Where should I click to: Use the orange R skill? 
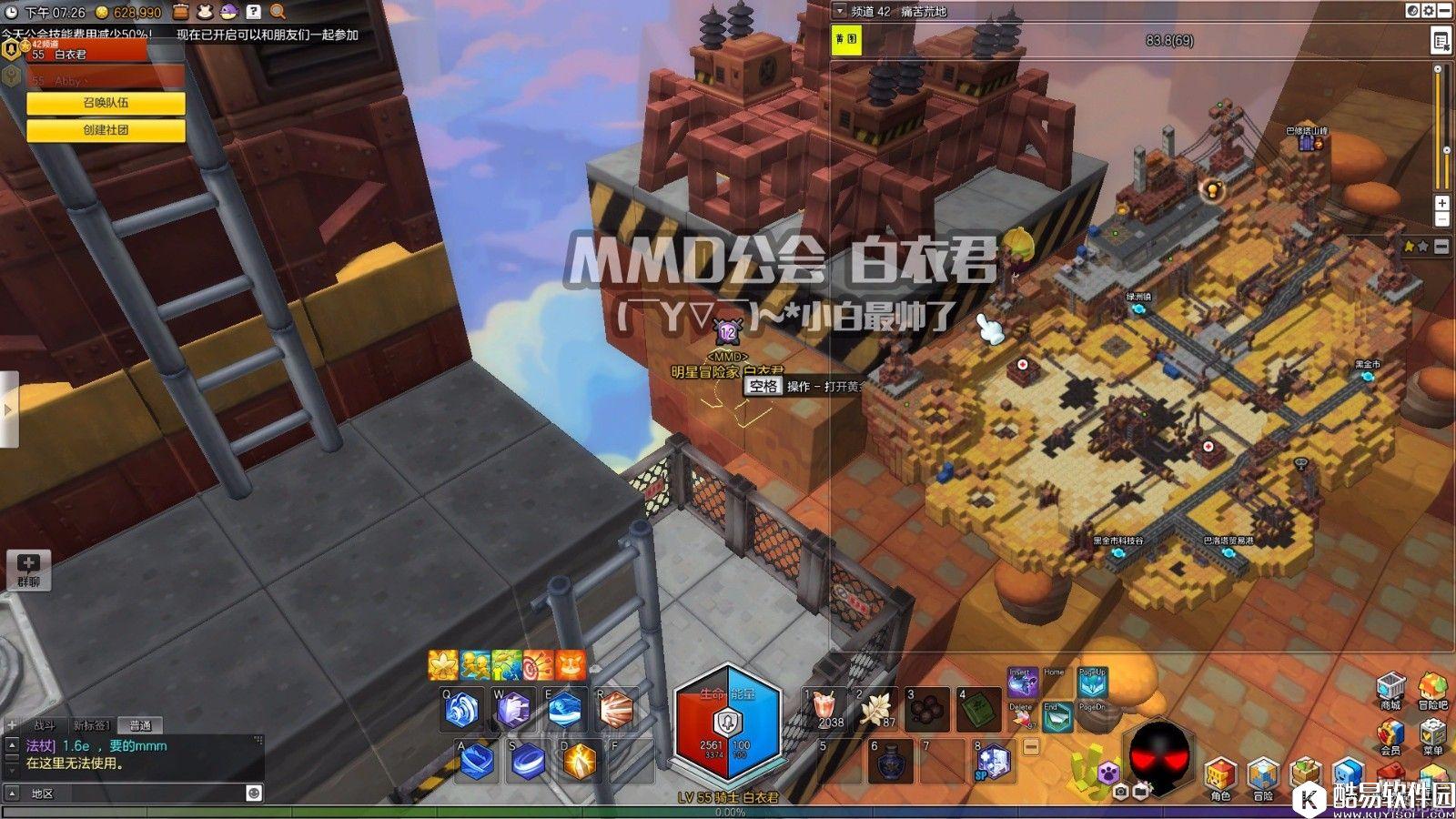(x=615, y=710)
